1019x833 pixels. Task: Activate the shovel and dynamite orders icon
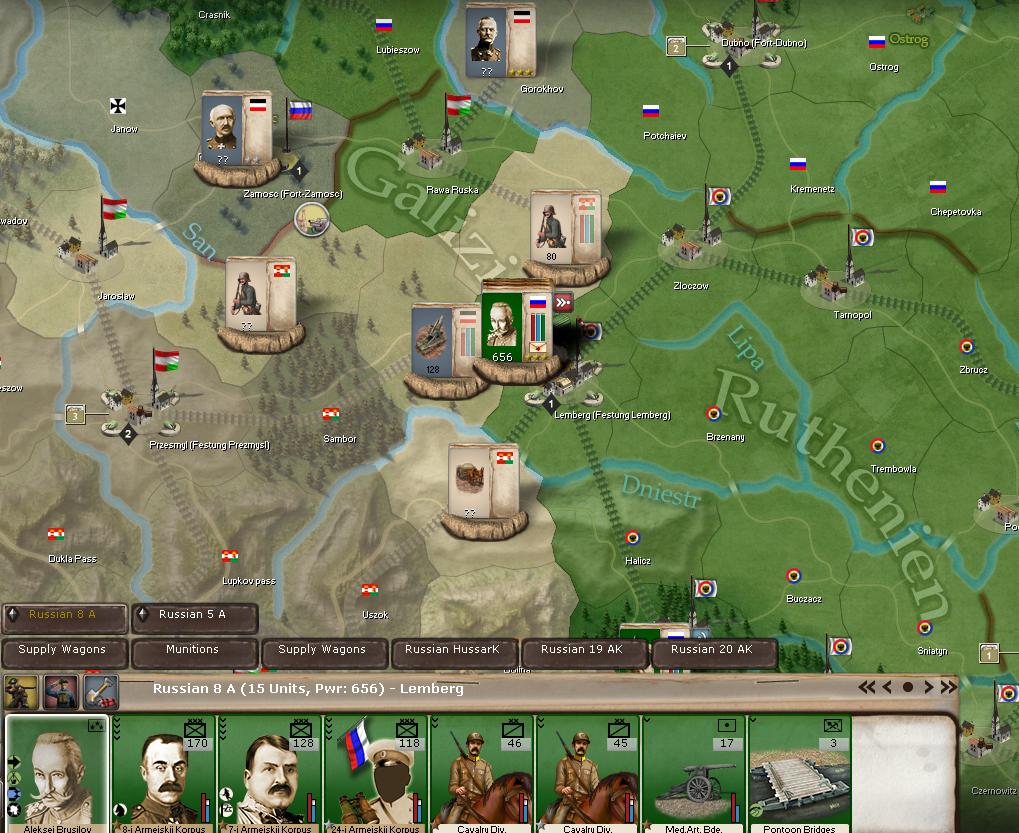[100, 690]
